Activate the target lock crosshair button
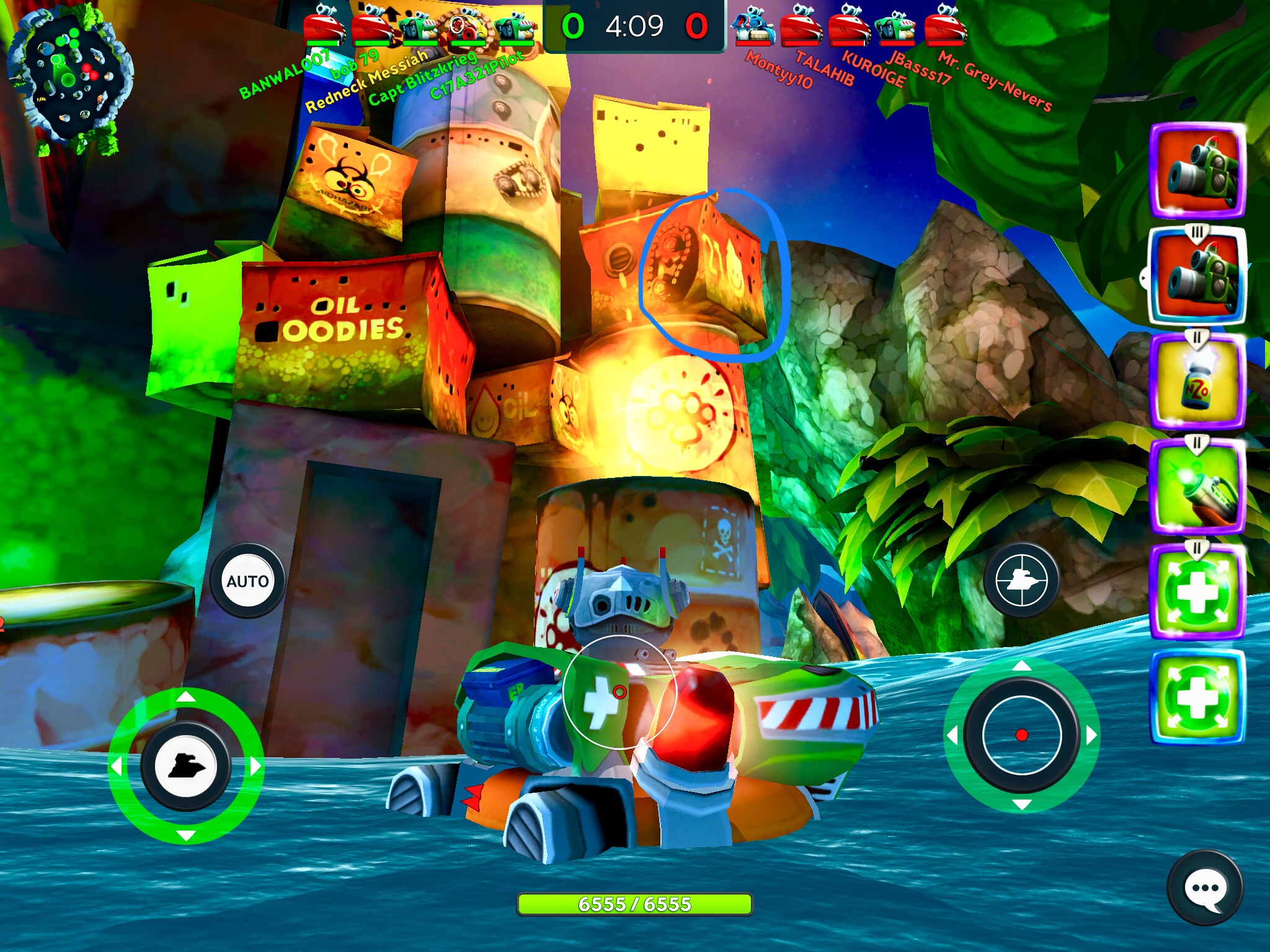Image resolution: width=1270 pixels, height=952 pixels. [x=1021, y=580]
